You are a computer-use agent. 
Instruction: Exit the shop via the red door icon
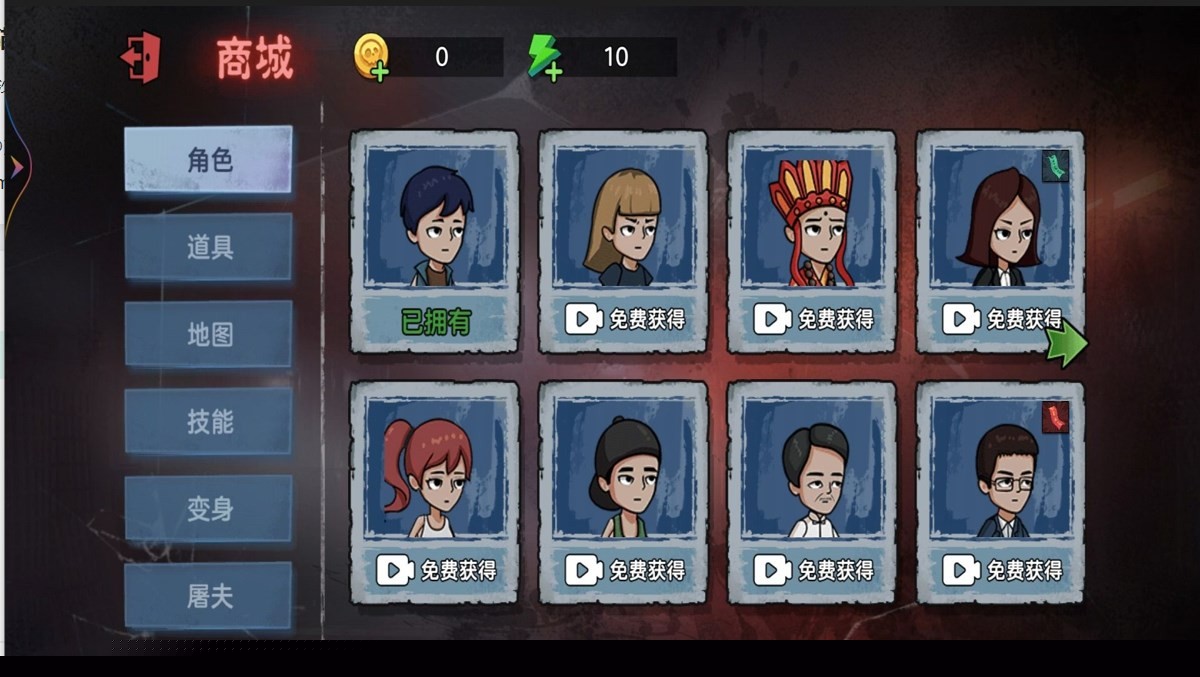coord(141,58)
